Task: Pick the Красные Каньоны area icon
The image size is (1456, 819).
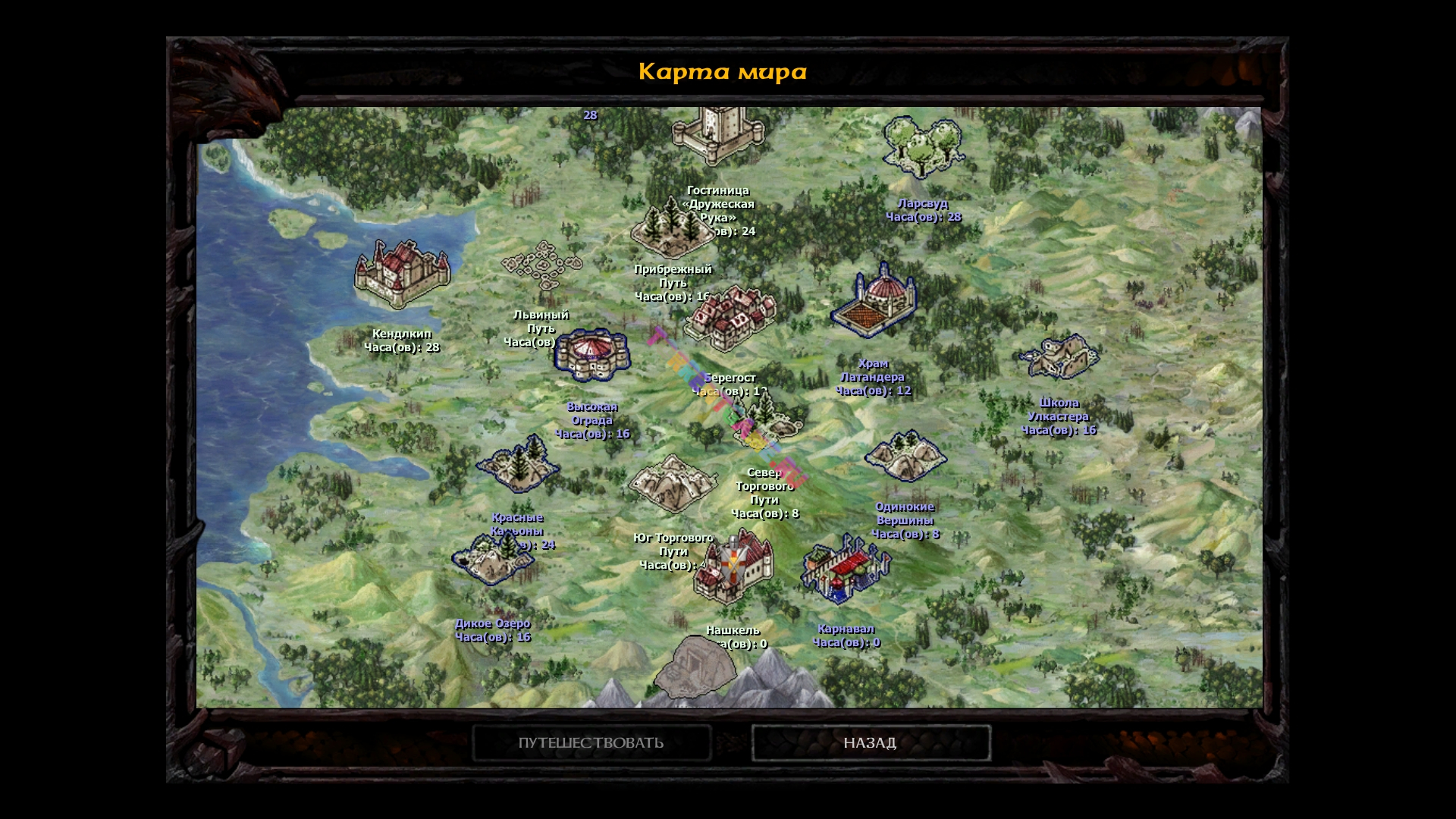Action: point(518,463)
